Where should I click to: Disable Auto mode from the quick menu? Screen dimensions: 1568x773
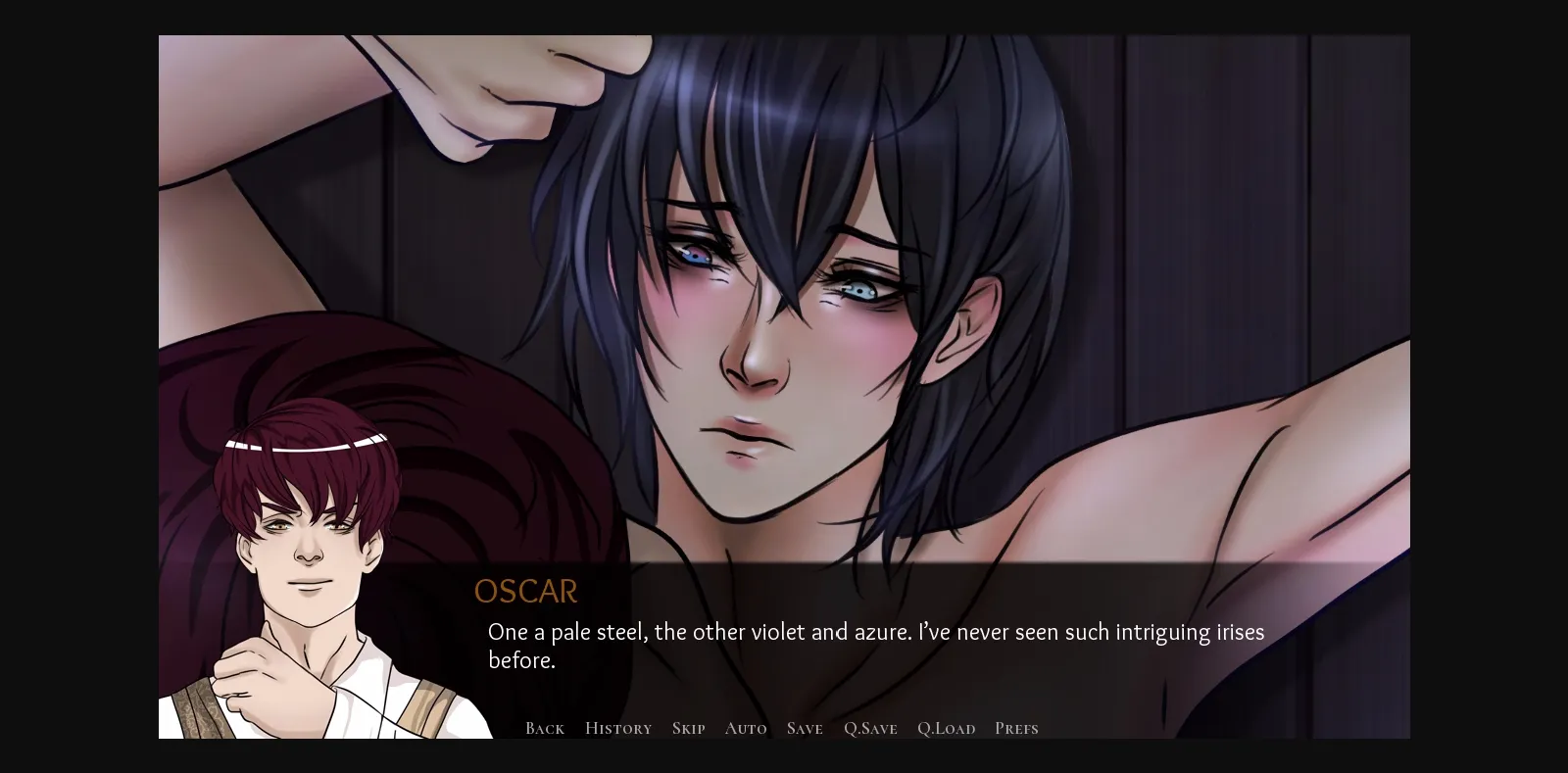(x=746, y=728)
